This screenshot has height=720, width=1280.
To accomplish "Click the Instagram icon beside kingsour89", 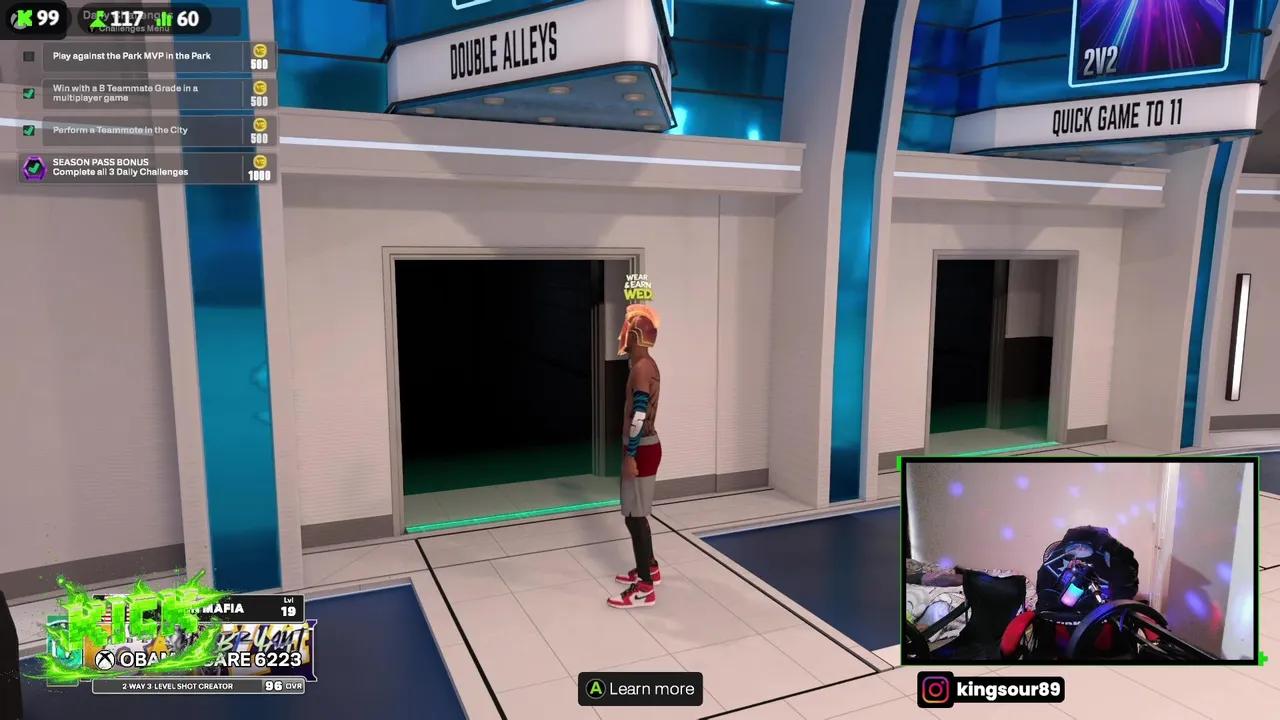I will (x=935, y=689).
